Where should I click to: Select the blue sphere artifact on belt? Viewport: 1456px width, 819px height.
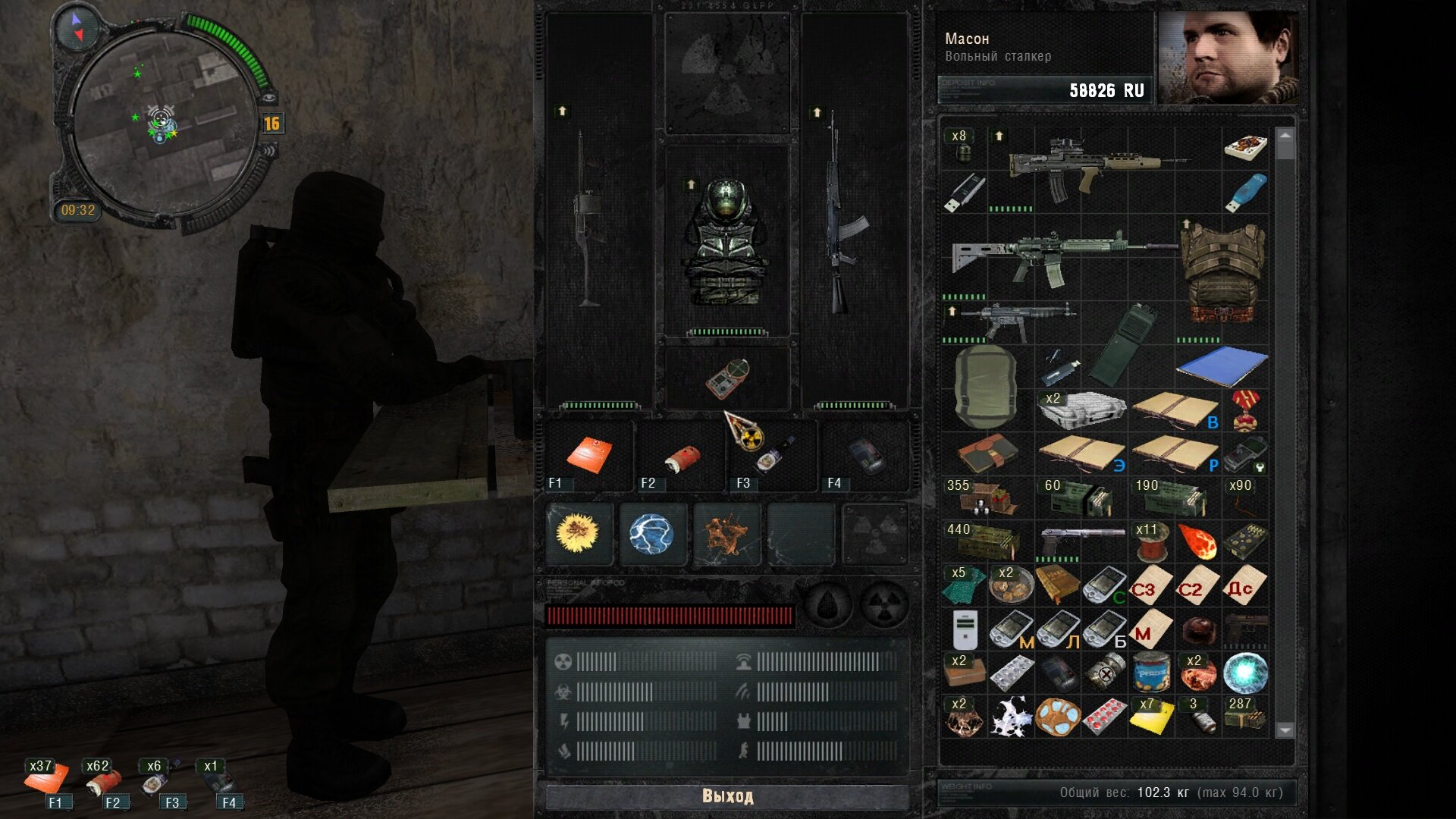[x=651, y=534]
